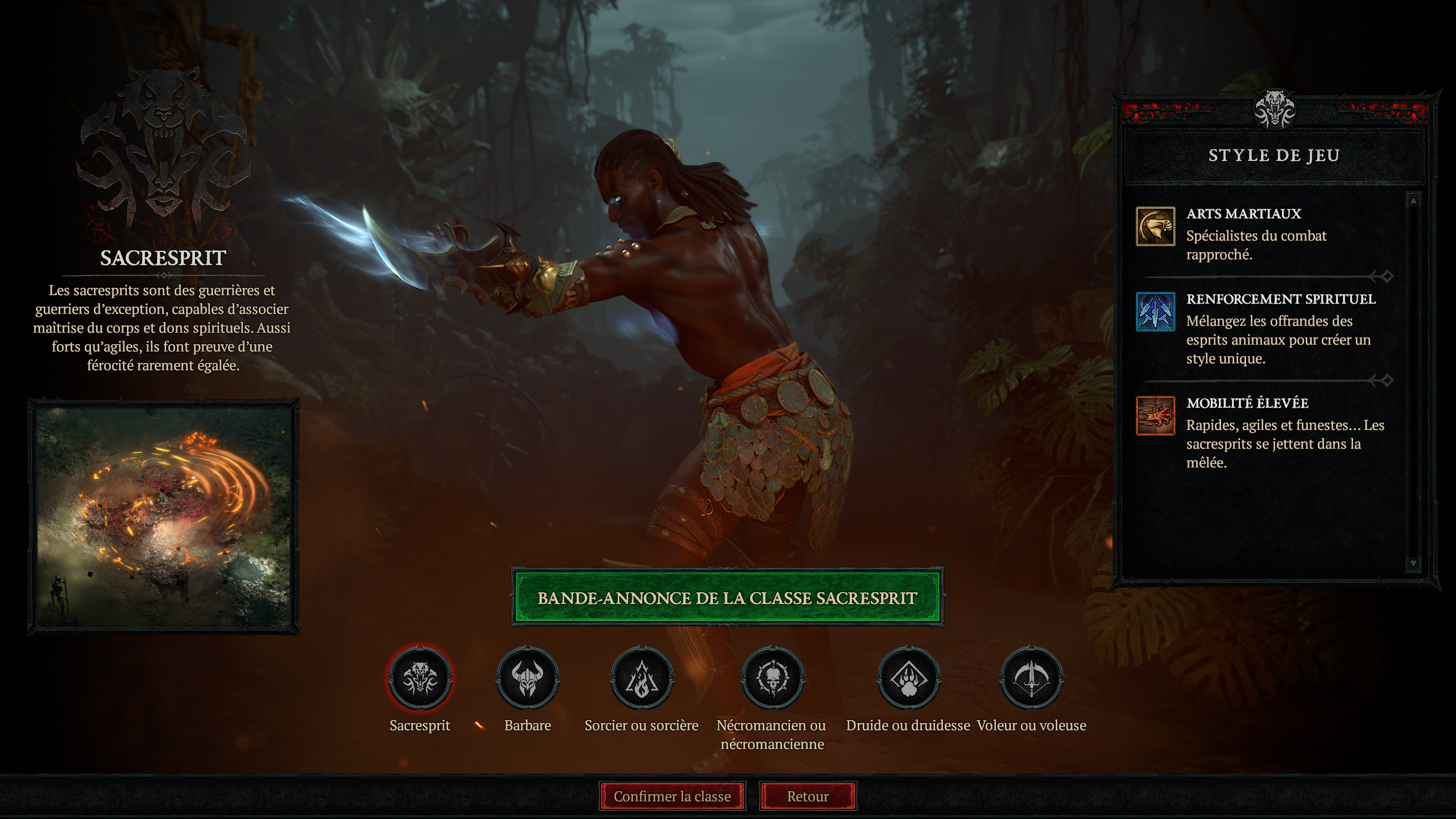Open the Sacresprit gameplay preview thumbnail
Screen dimensions: 1456x819
tap(164, 516)
